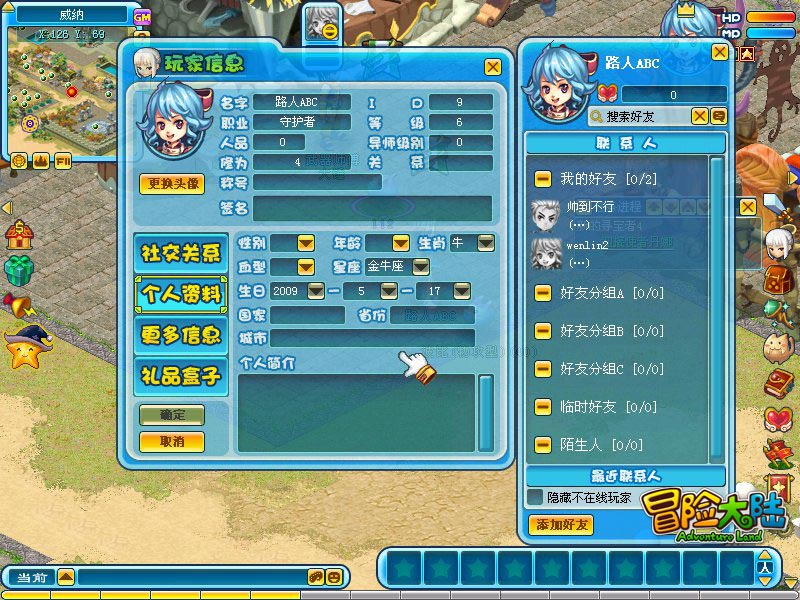Open the 血型 blood type dropdown

point(305,267)
